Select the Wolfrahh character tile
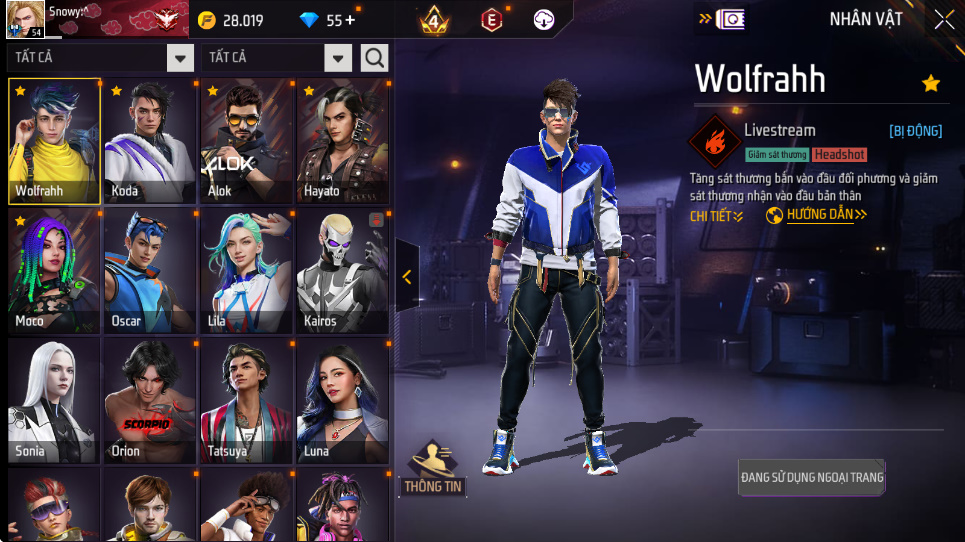This screenshot has width=965, height=542. click(x=54, y=141)
